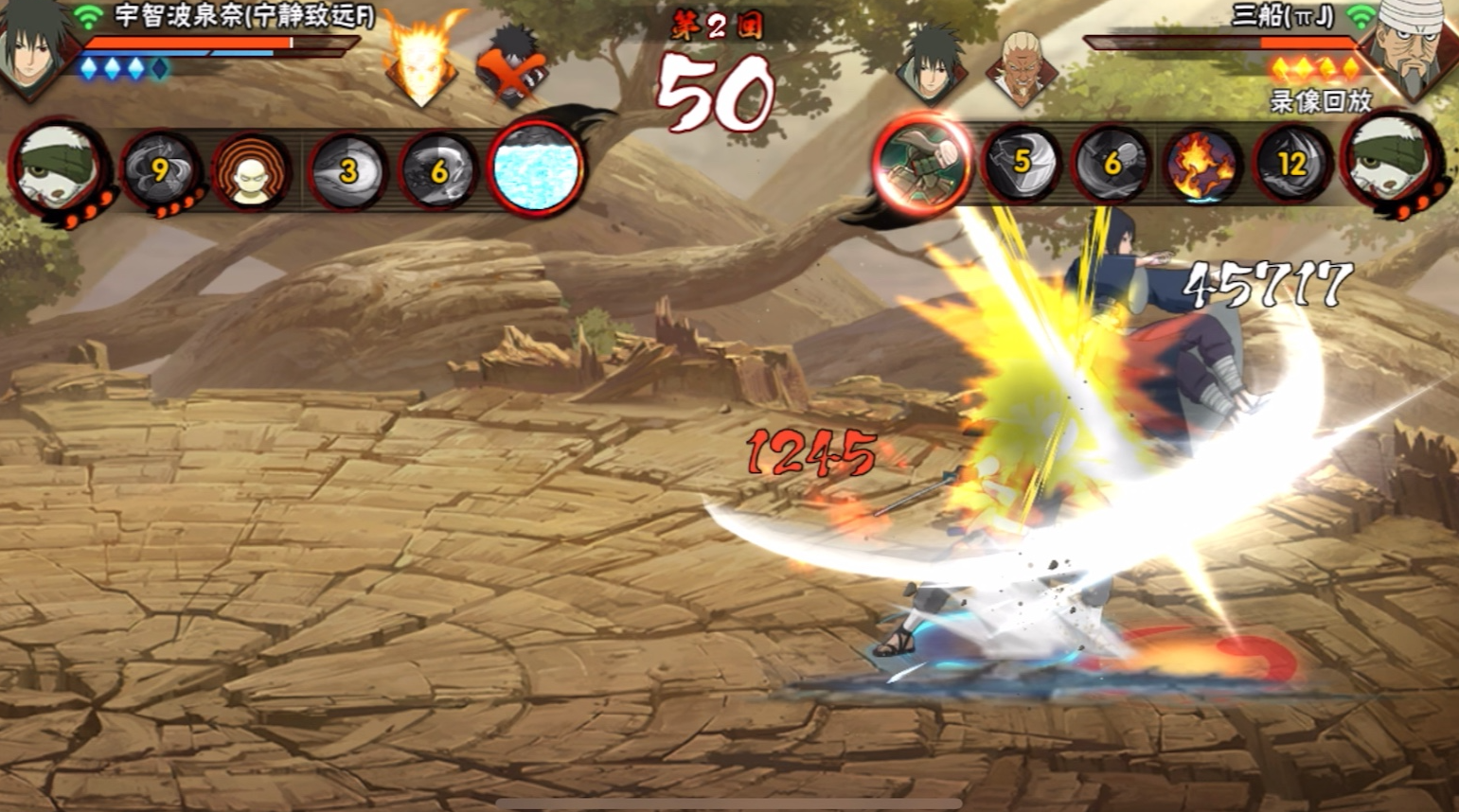Tap the skill icon showing cooldown 9
This screenshot has height=812, width=1459.
click(160, 170)
